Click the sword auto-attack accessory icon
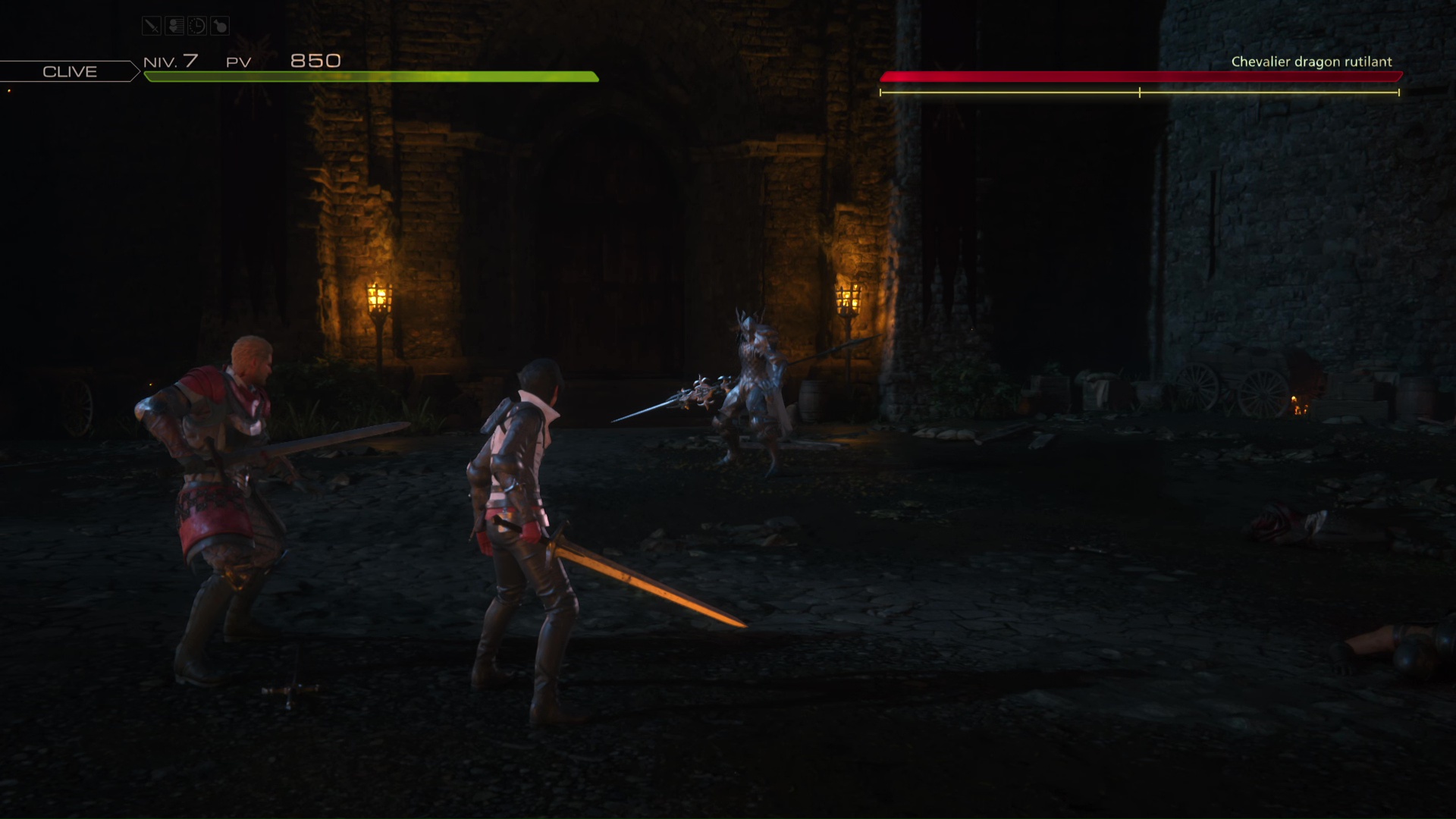This screenshot has width=1456, height=819. pyautogui.click(x=152, y=27)
